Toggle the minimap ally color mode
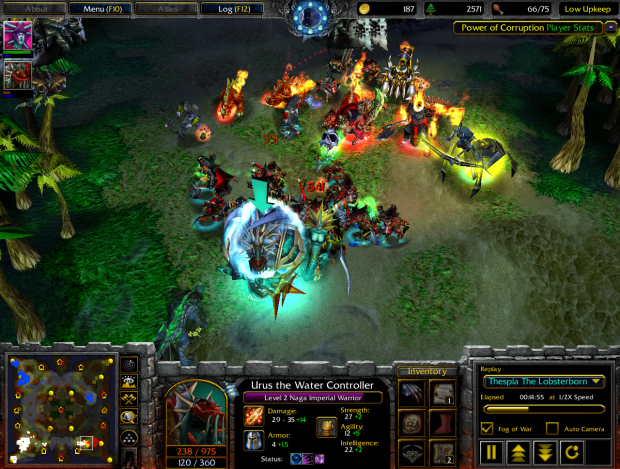 [x=129, y=399]
